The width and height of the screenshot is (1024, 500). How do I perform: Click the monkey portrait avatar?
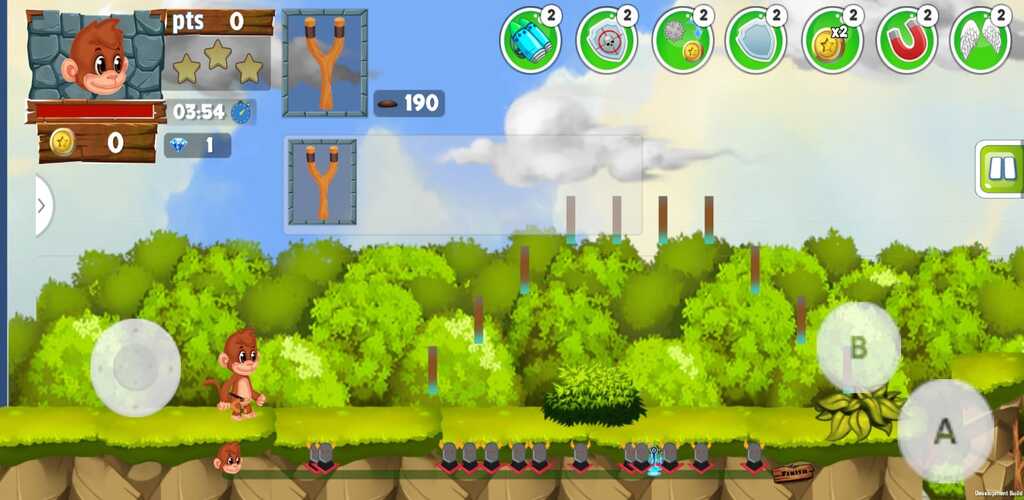95,56
